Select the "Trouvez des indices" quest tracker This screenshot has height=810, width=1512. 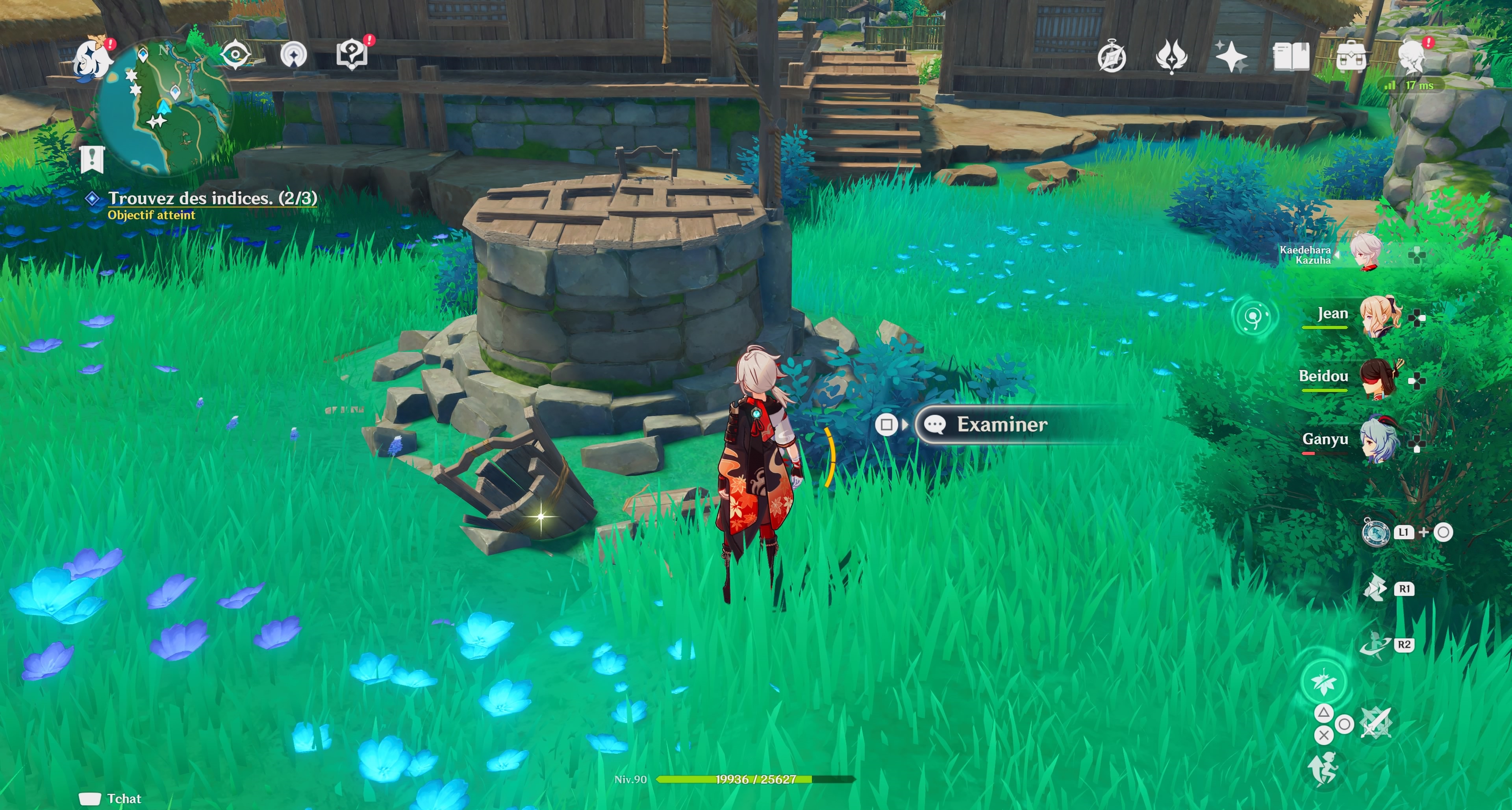coord(212,199)
